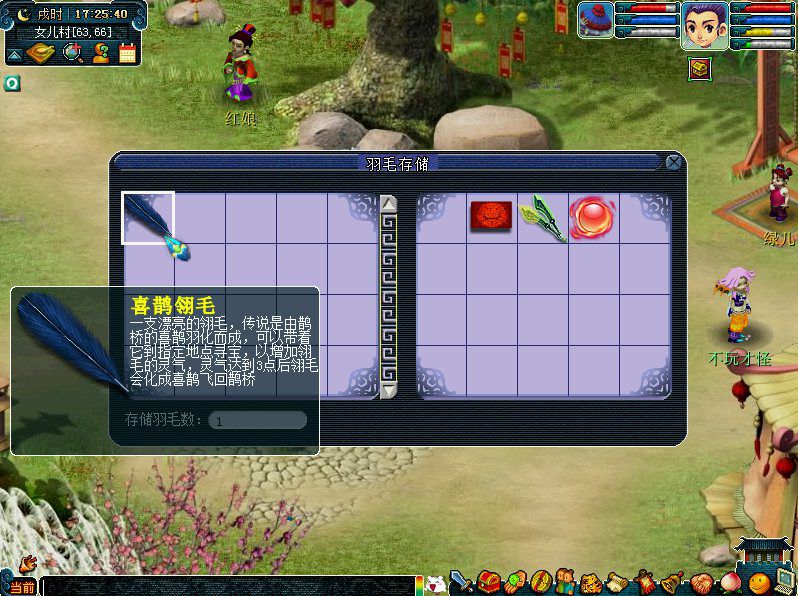Open the gold compass plate icon

coord(40,53)
